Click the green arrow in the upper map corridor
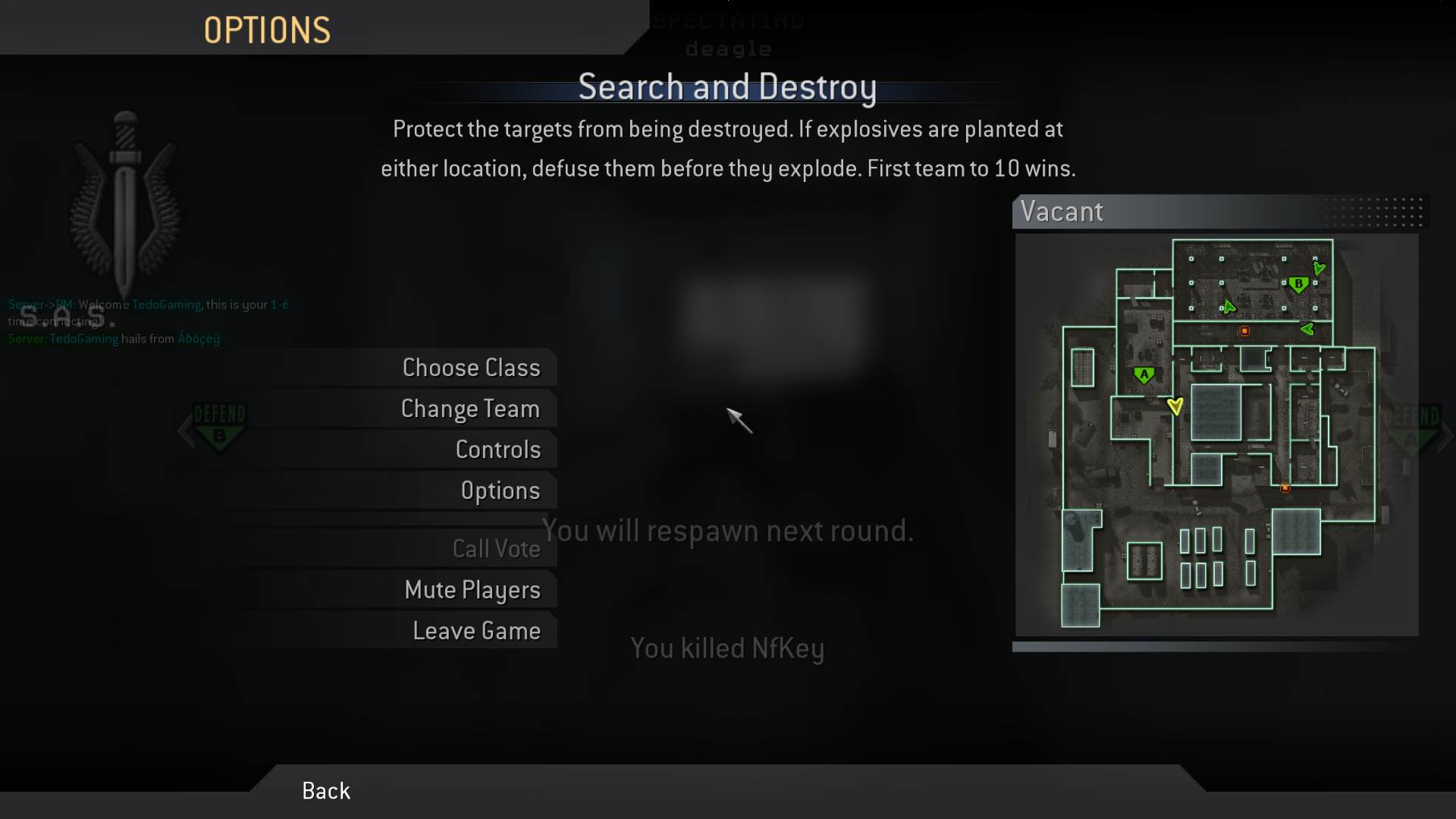The height and width of the screenshot is (819, 1456). 1230,308
